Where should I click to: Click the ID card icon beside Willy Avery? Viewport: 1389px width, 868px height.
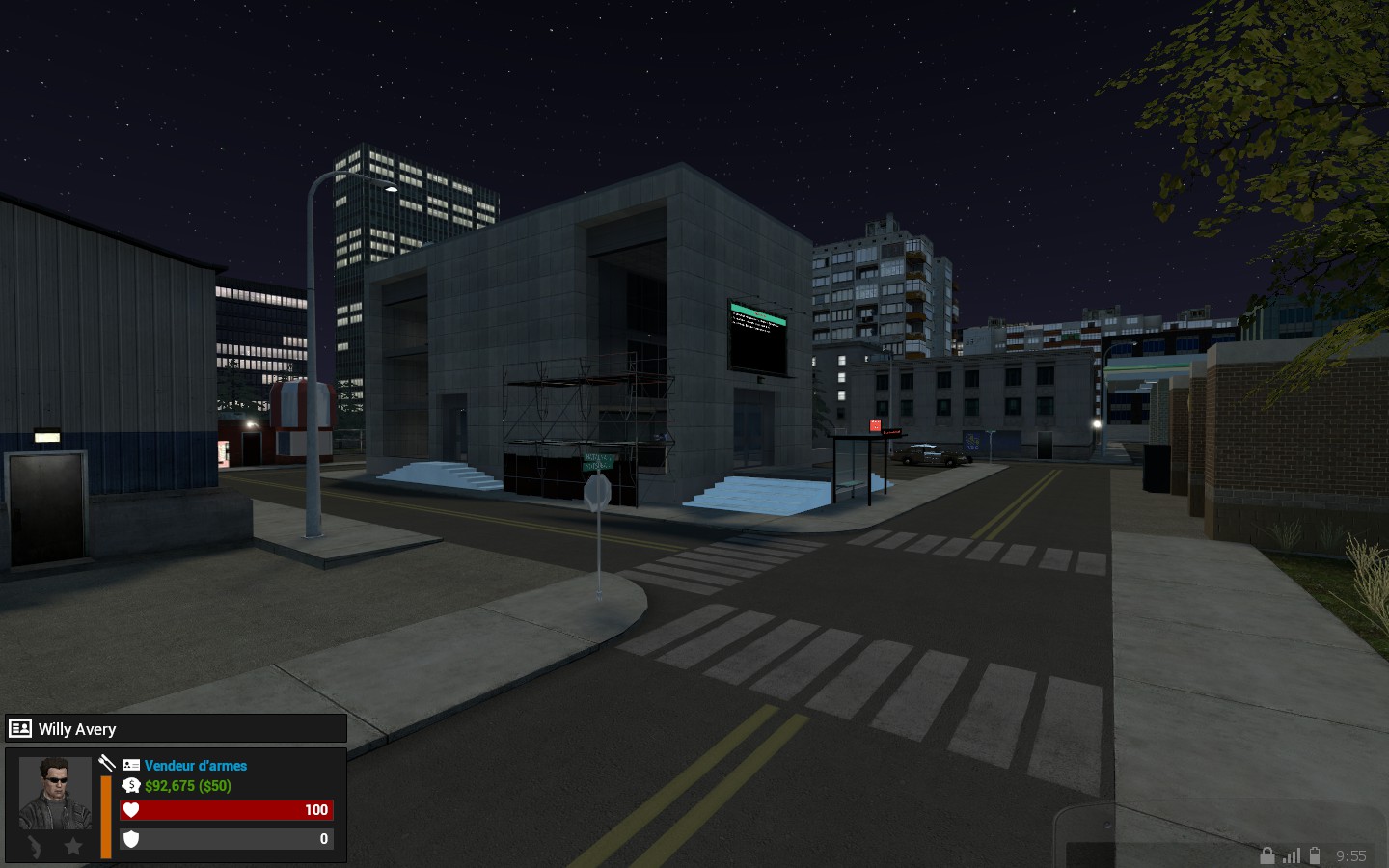19,728
